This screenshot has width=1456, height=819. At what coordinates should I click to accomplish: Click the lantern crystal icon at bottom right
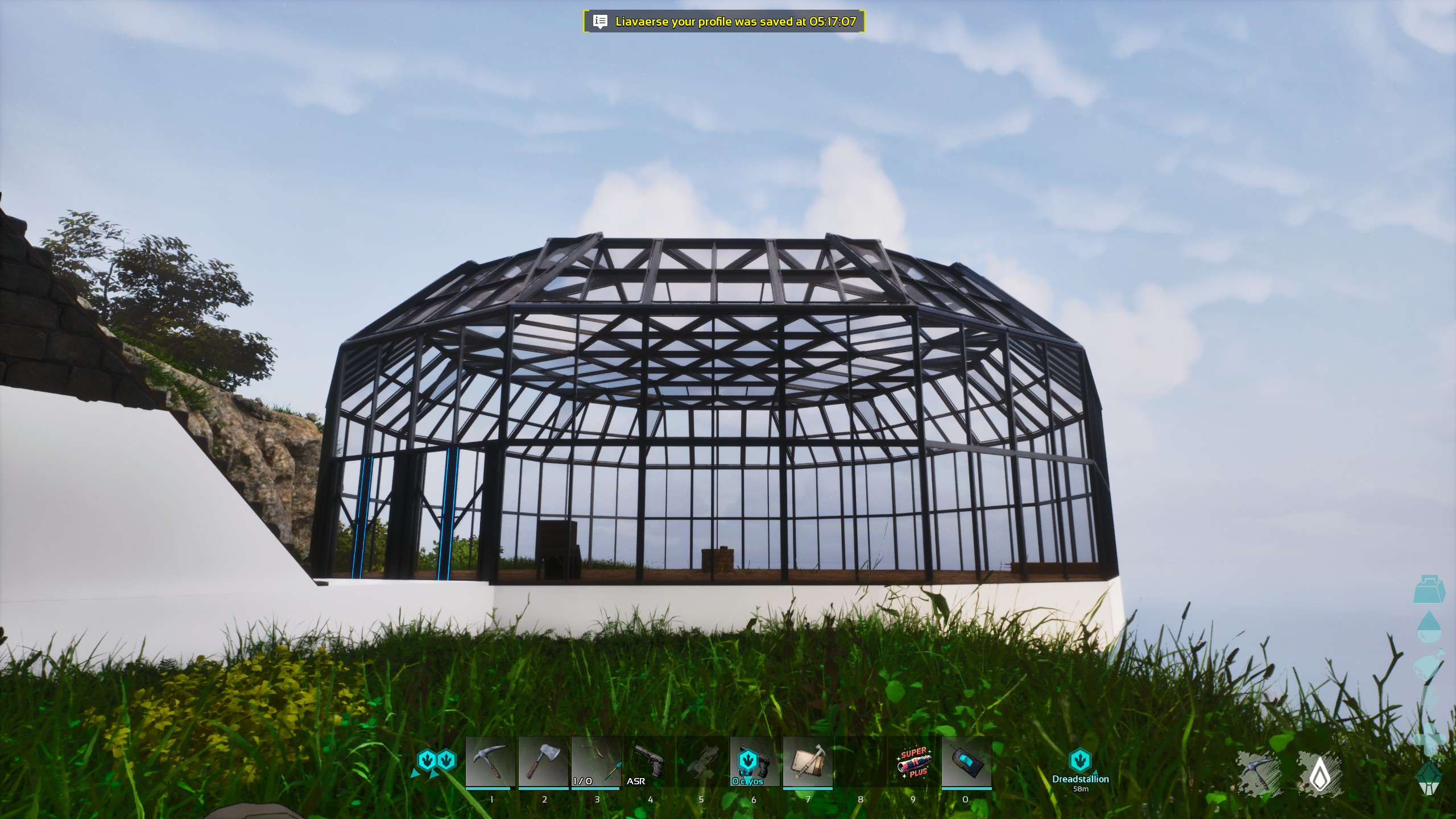(1429, 777)
